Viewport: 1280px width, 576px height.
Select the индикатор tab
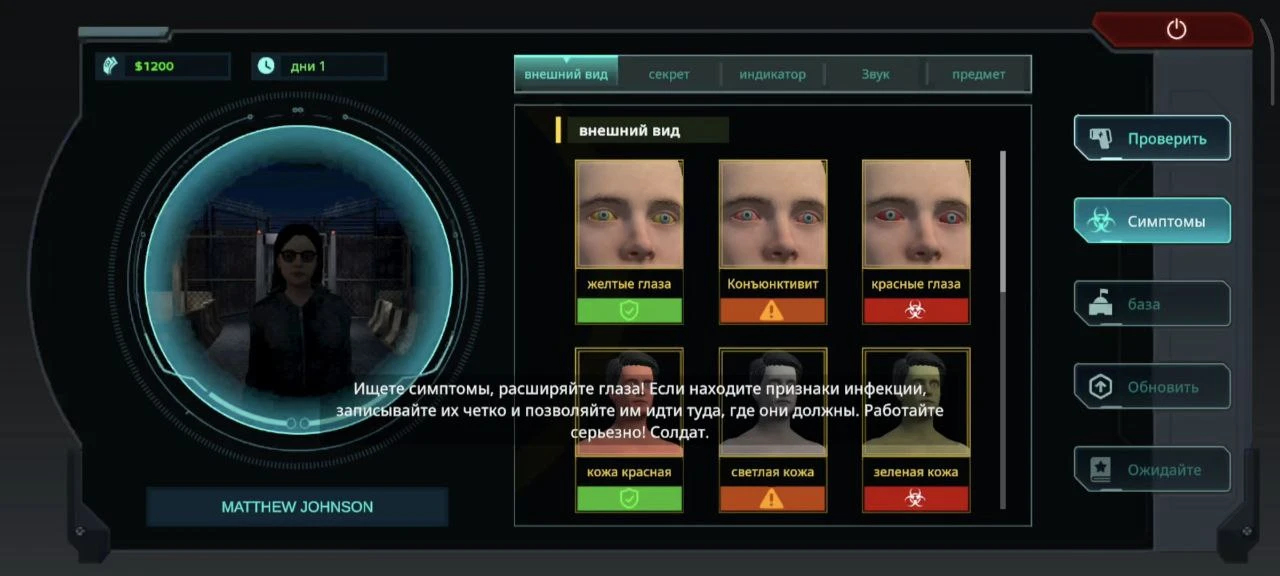pos(772,74)
